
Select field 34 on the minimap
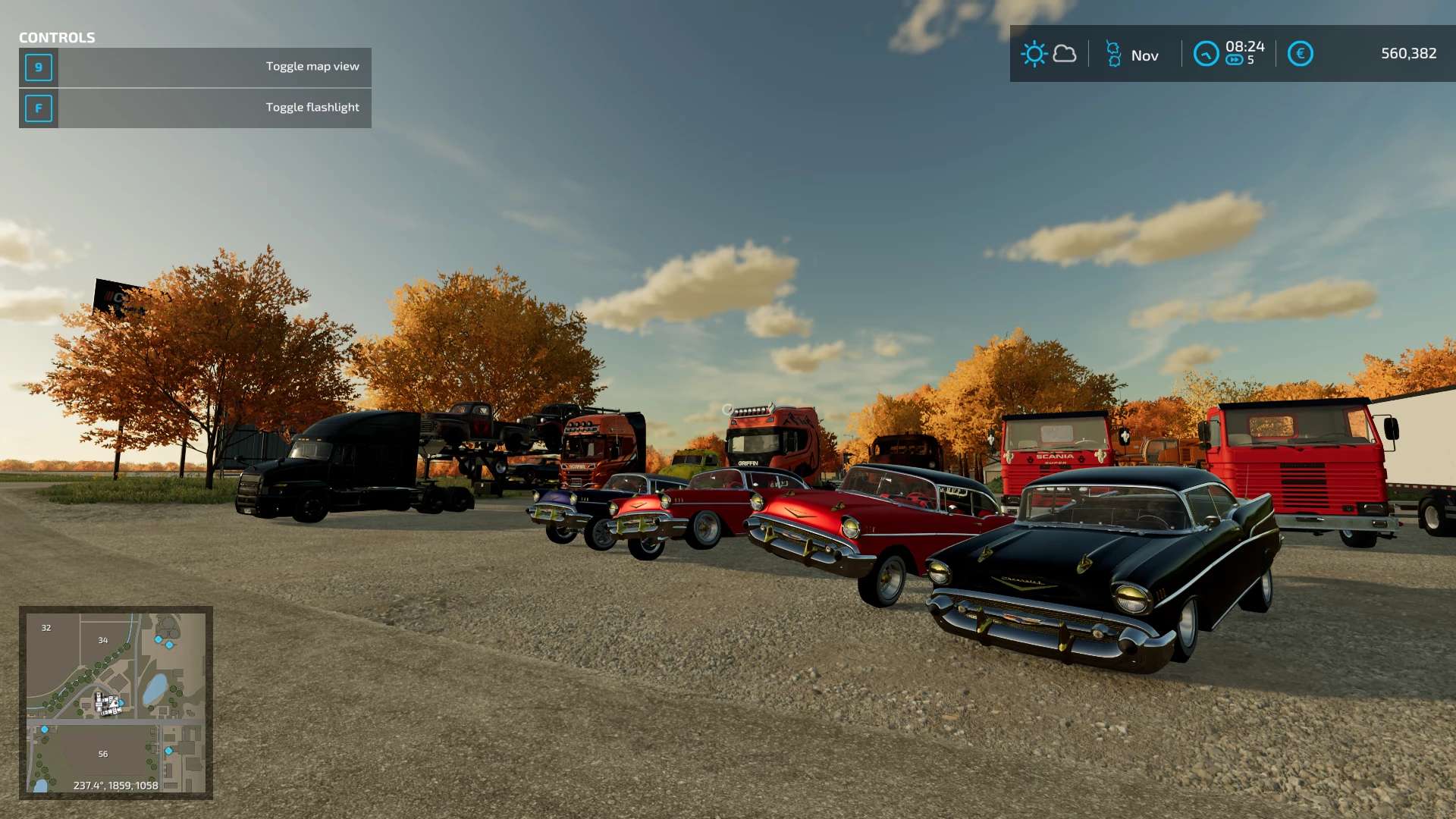coord(103,640)
